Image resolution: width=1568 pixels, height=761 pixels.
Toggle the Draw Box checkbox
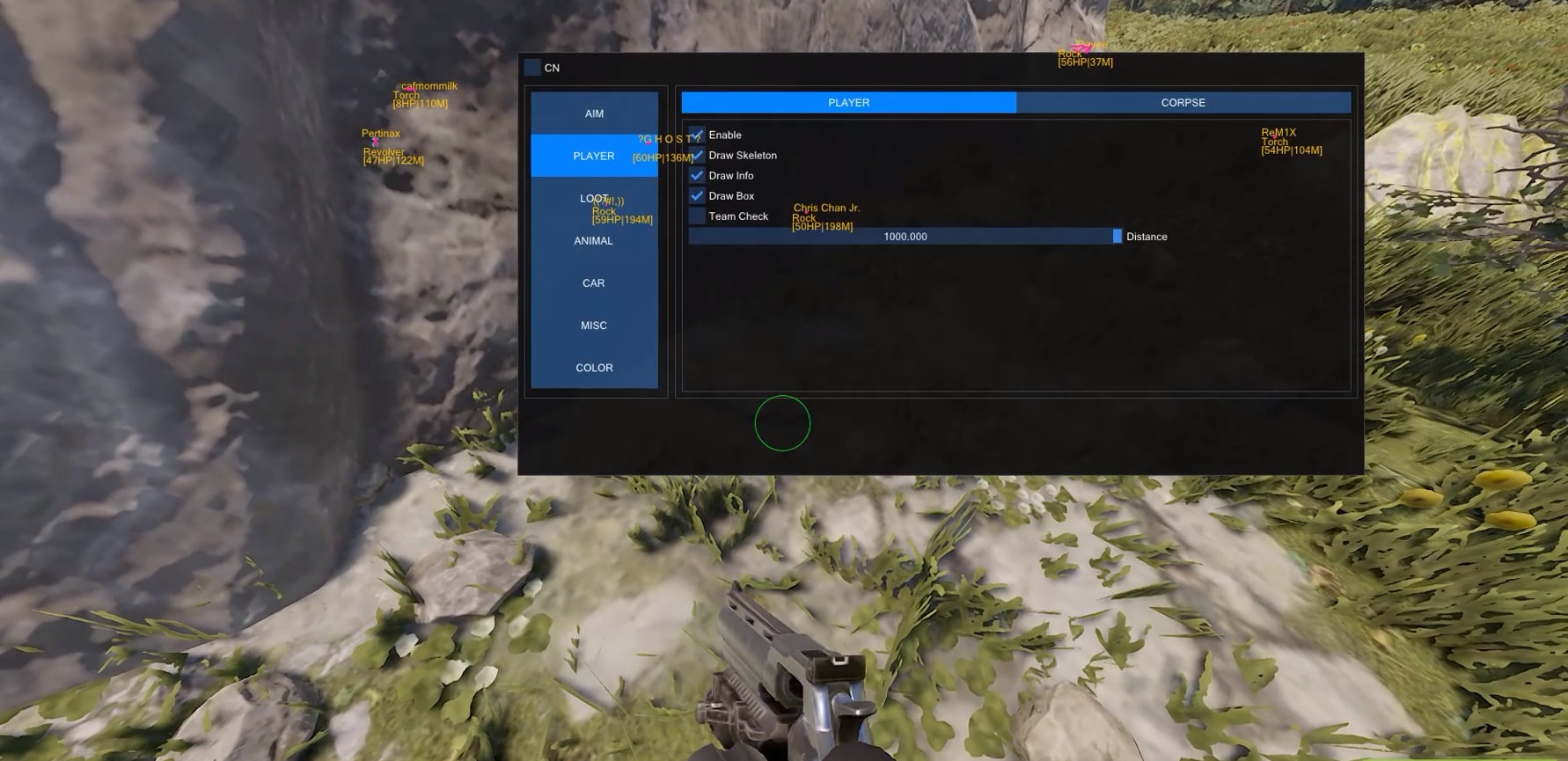click(697, 195)
